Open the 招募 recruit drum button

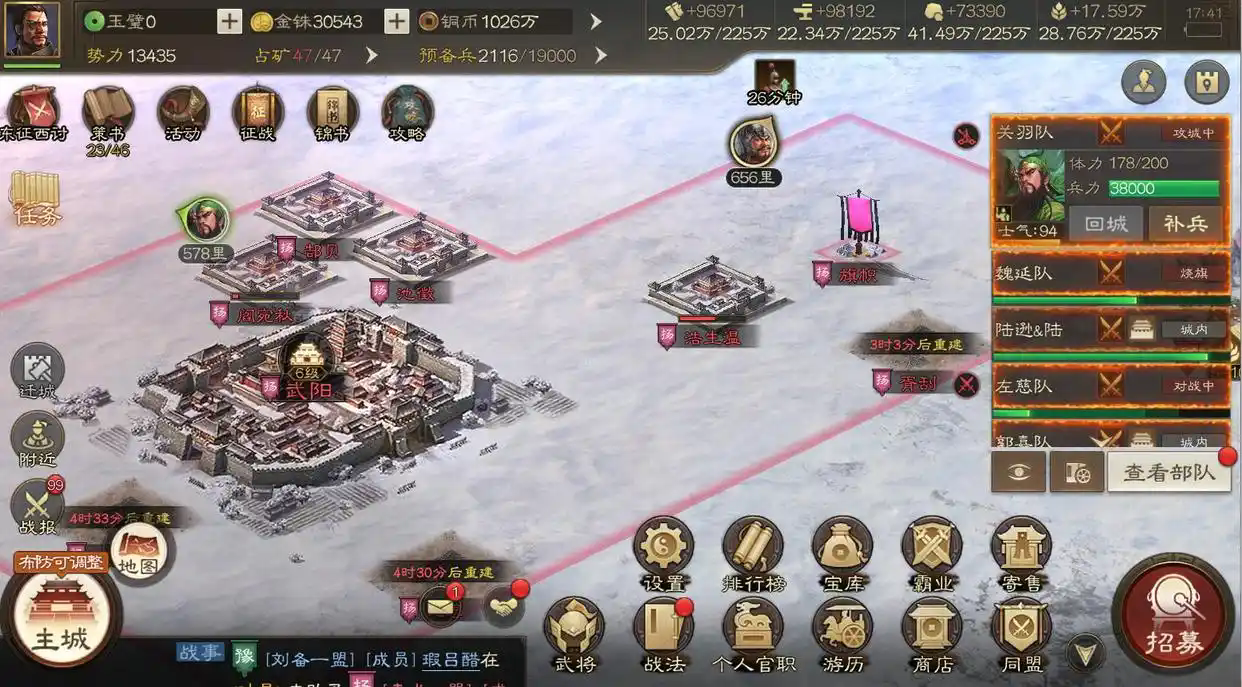click(1173, 617)
